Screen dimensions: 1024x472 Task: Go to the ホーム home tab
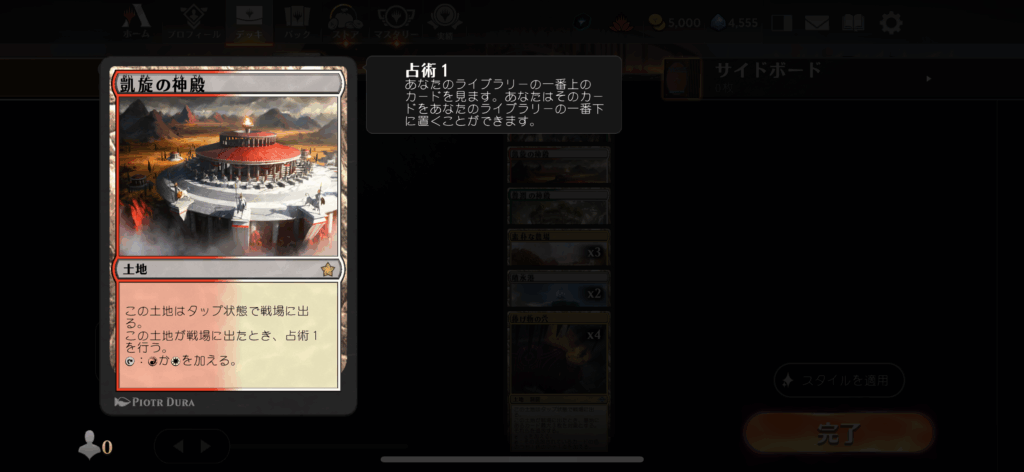[137, 22]
